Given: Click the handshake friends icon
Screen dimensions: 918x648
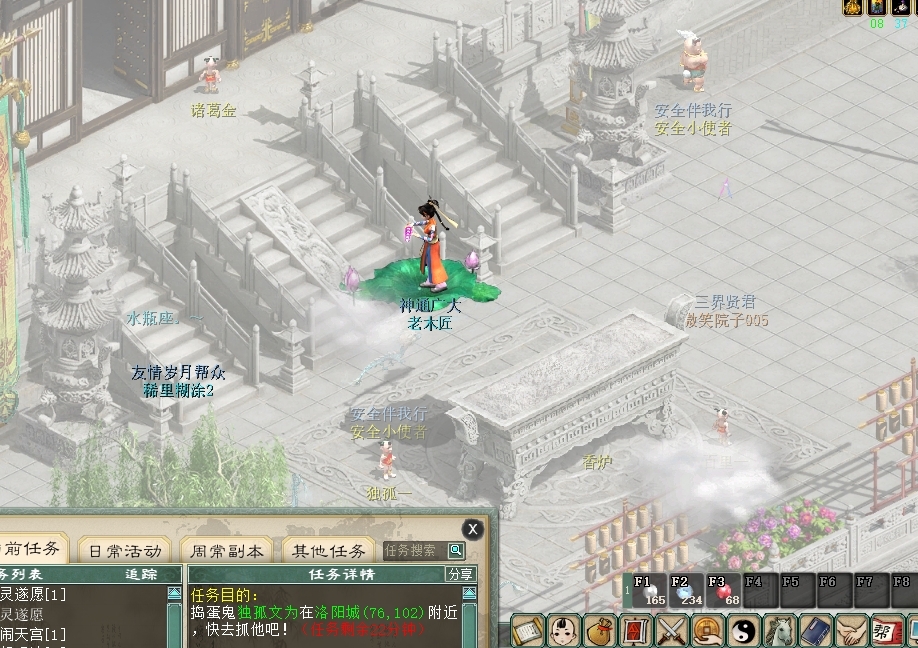Looking at the screenshot, I should coord(851,631).
